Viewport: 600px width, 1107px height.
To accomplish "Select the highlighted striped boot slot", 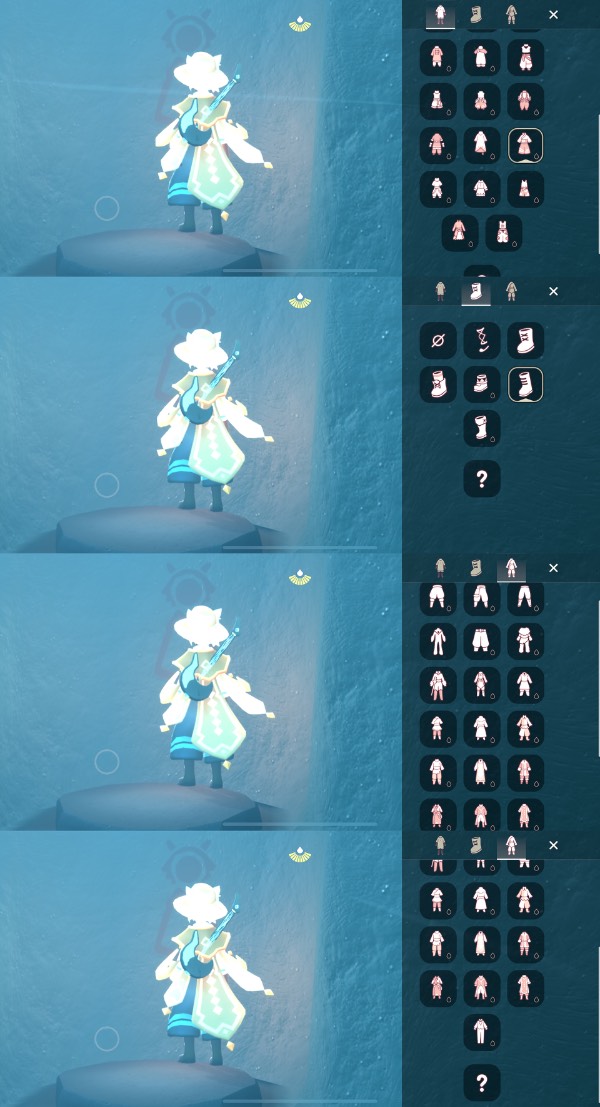I will (526, 385).
